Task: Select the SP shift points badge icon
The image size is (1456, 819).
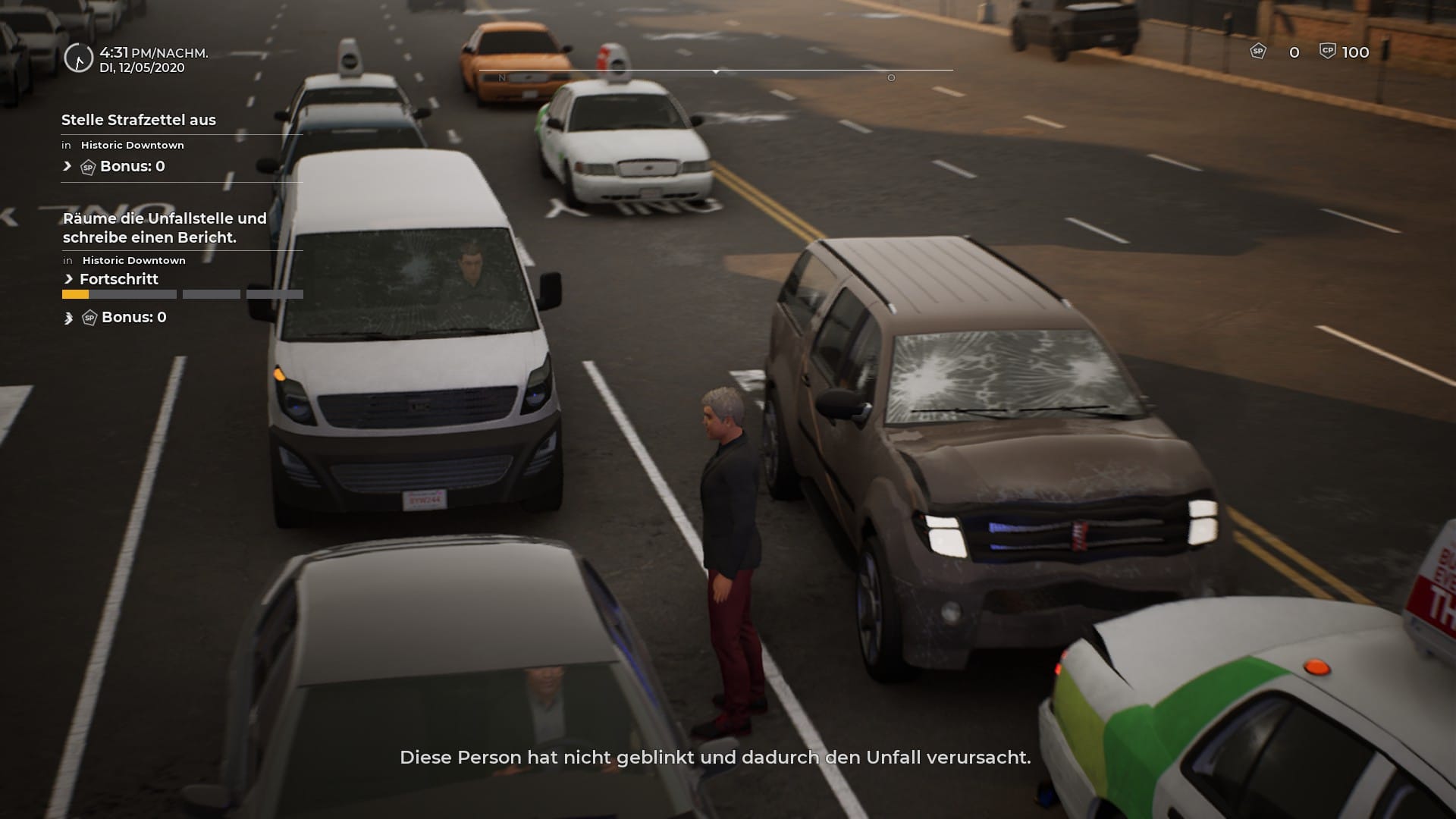Action: 1258,52
